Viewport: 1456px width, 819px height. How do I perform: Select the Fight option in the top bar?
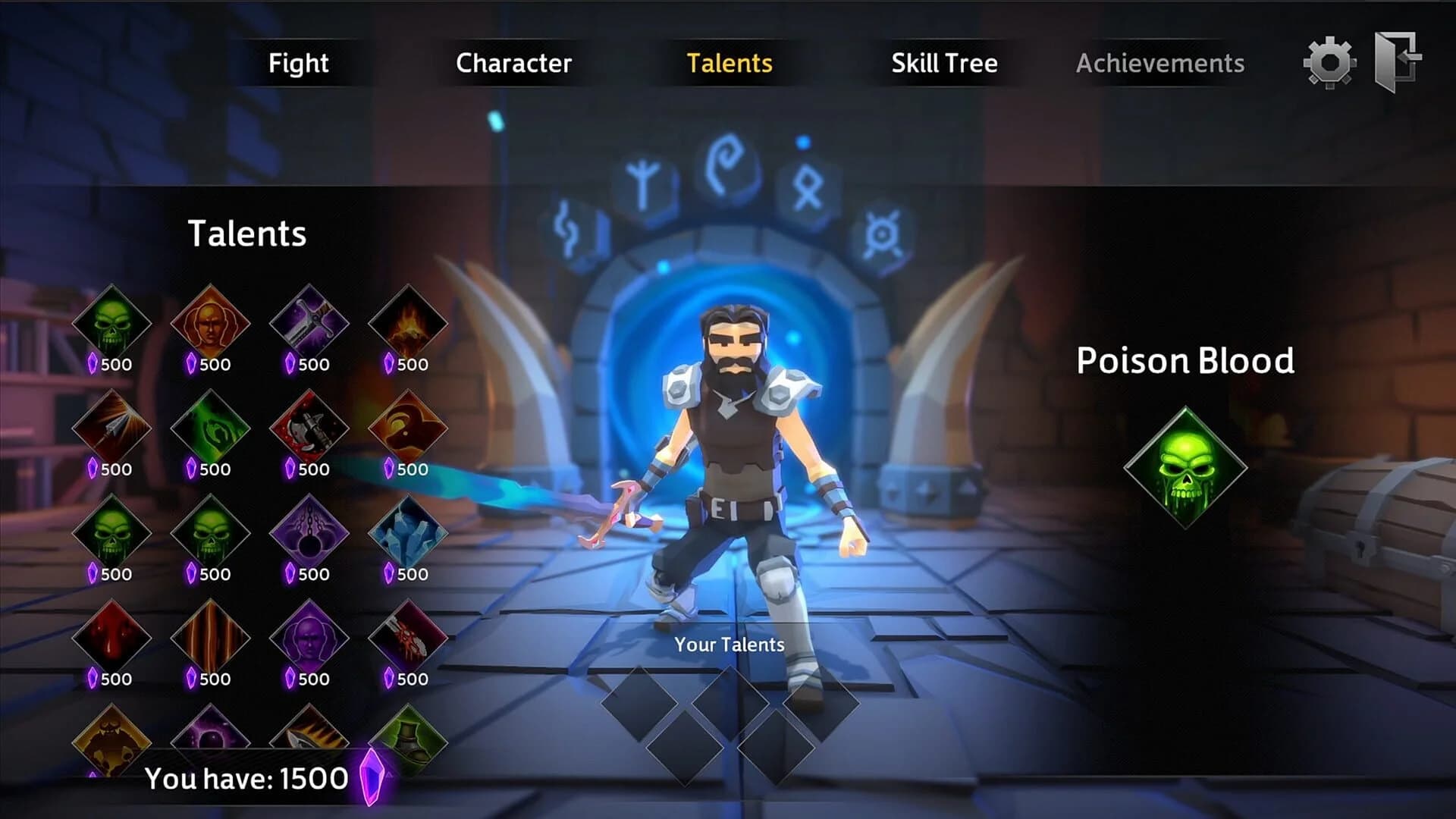(300, 64)
